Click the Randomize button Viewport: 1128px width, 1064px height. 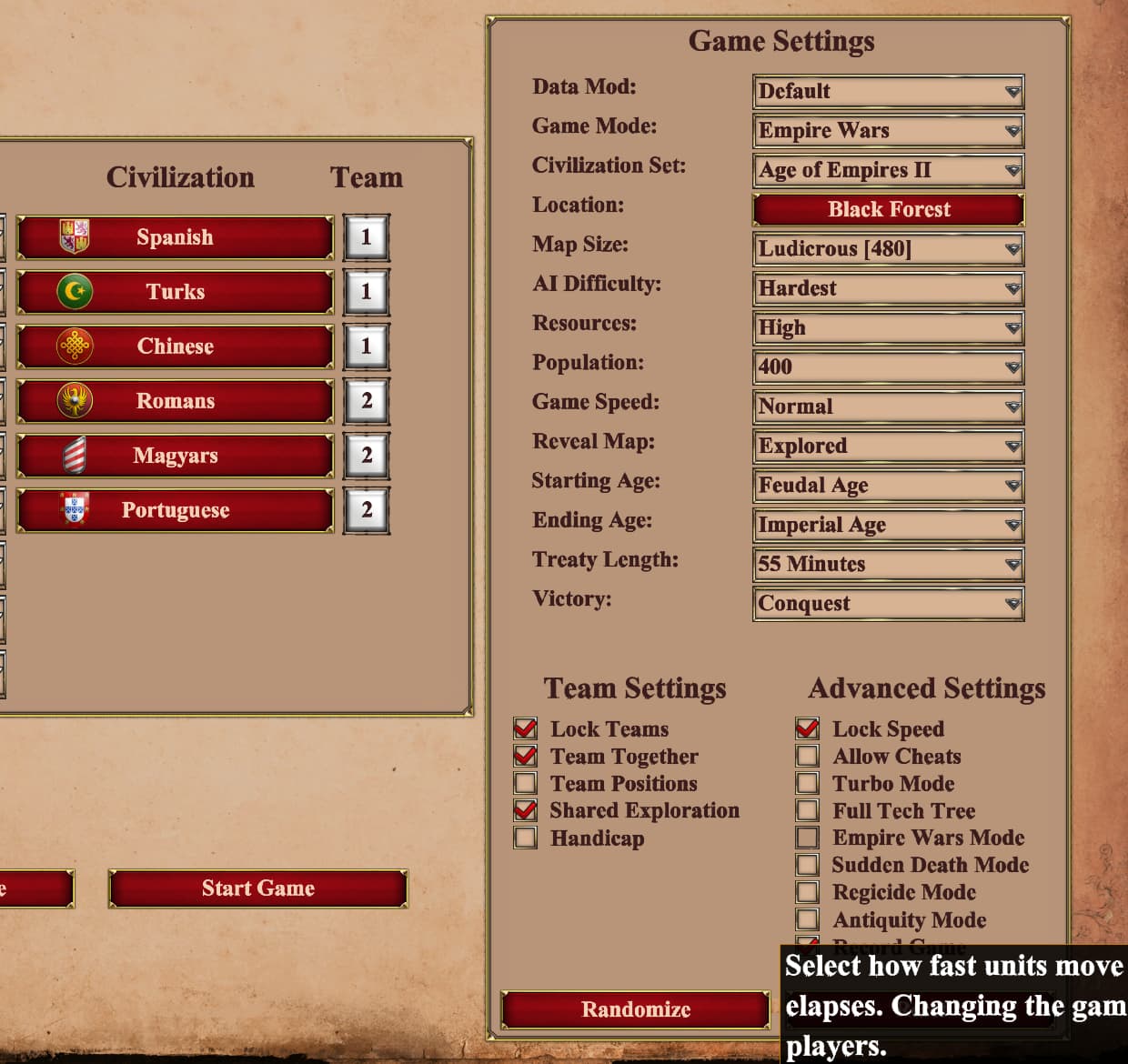pyautogui.click(x=635, y=1009)
